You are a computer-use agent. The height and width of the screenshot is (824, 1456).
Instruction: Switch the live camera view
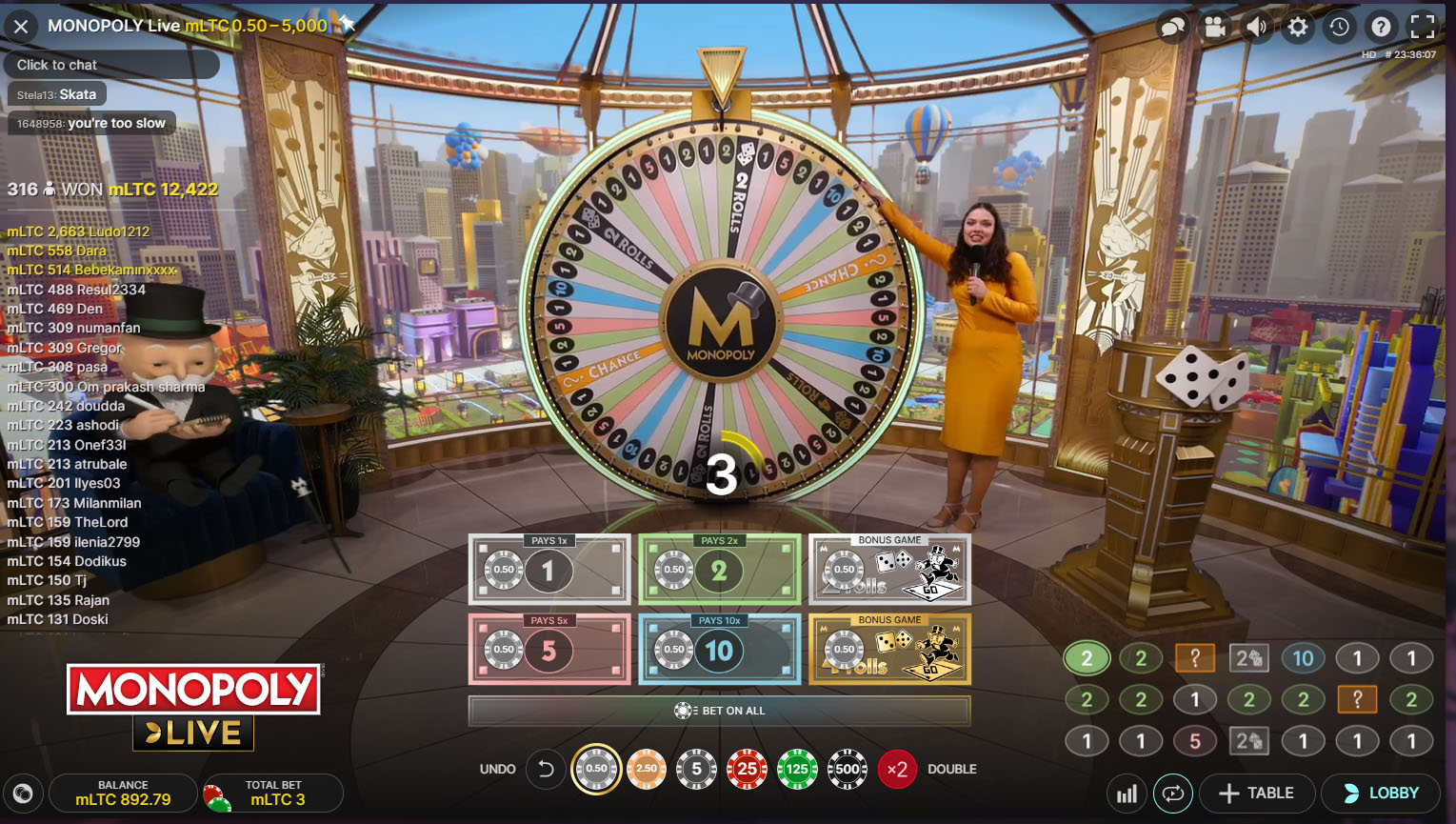(1215, 27)
